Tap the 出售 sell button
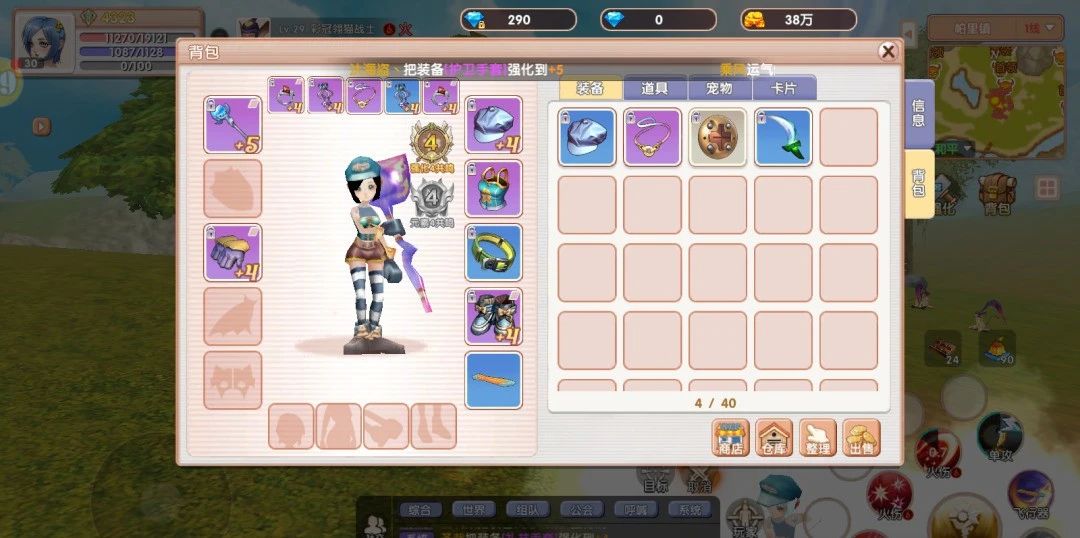 click(861, 437)
